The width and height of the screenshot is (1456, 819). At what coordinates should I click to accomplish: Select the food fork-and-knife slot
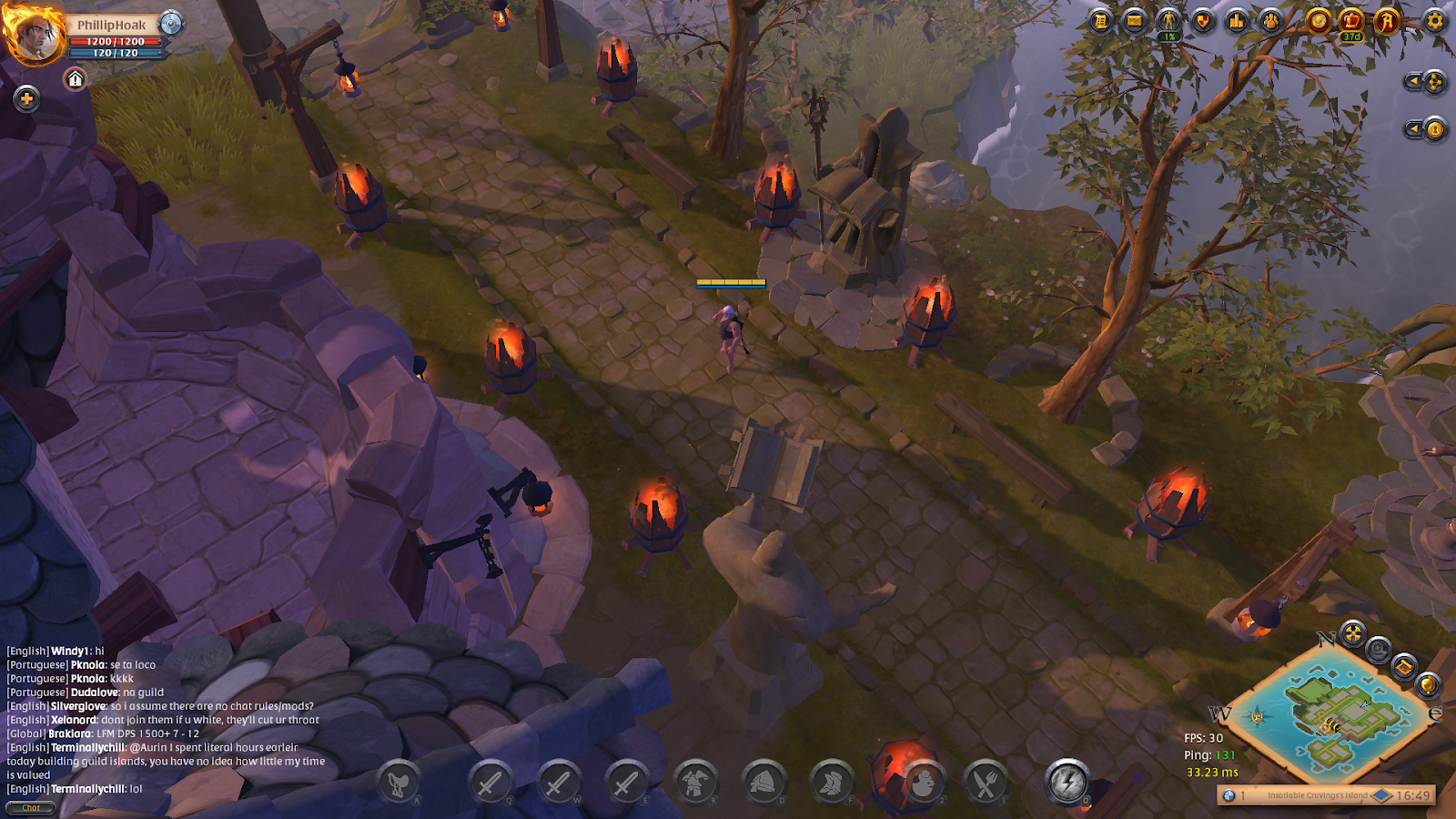point(986,782)
